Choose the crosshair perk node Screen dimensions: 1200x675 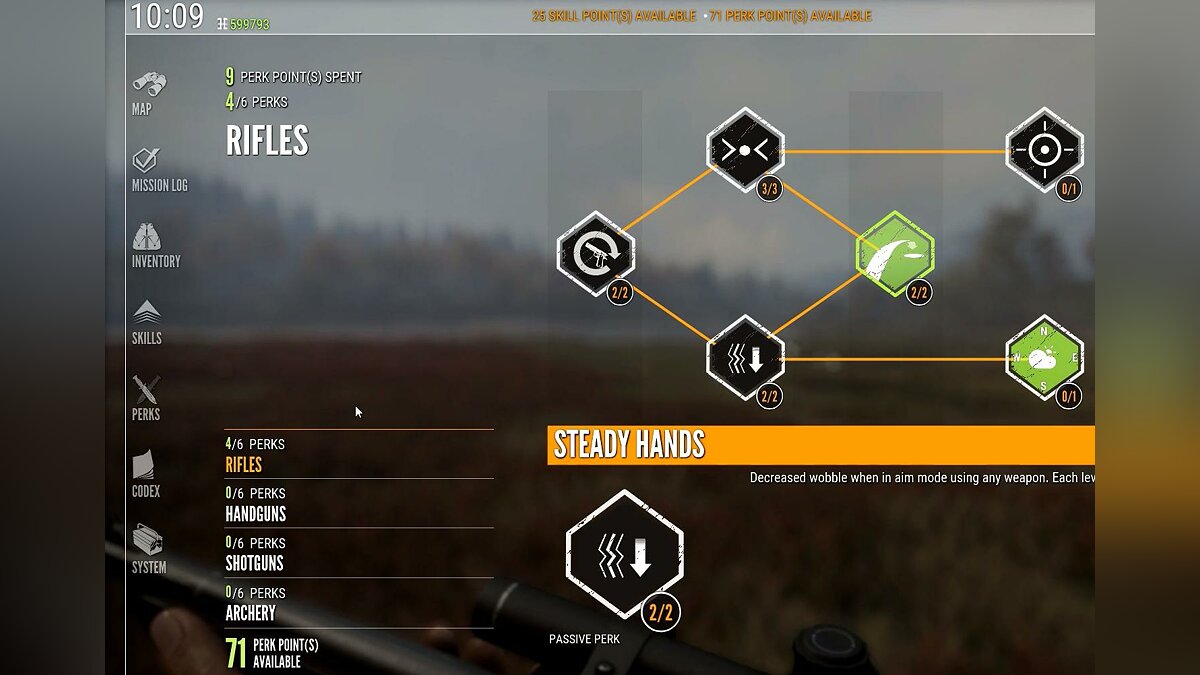(x=1044, y=150)
